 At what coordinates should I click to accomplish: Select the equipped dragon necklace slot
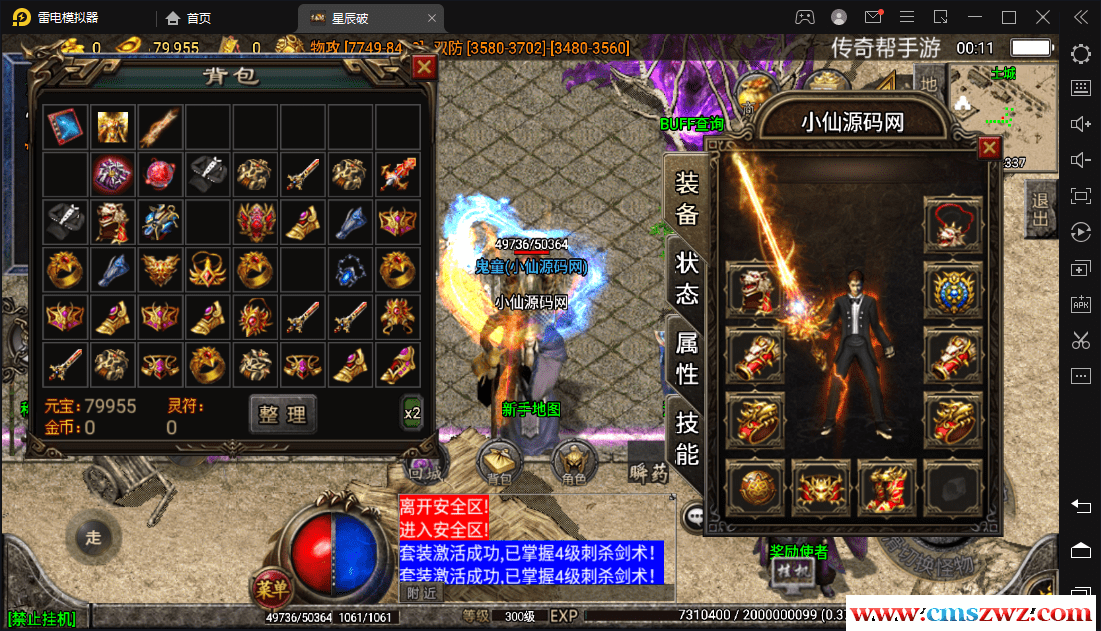(x=952, y=225)
